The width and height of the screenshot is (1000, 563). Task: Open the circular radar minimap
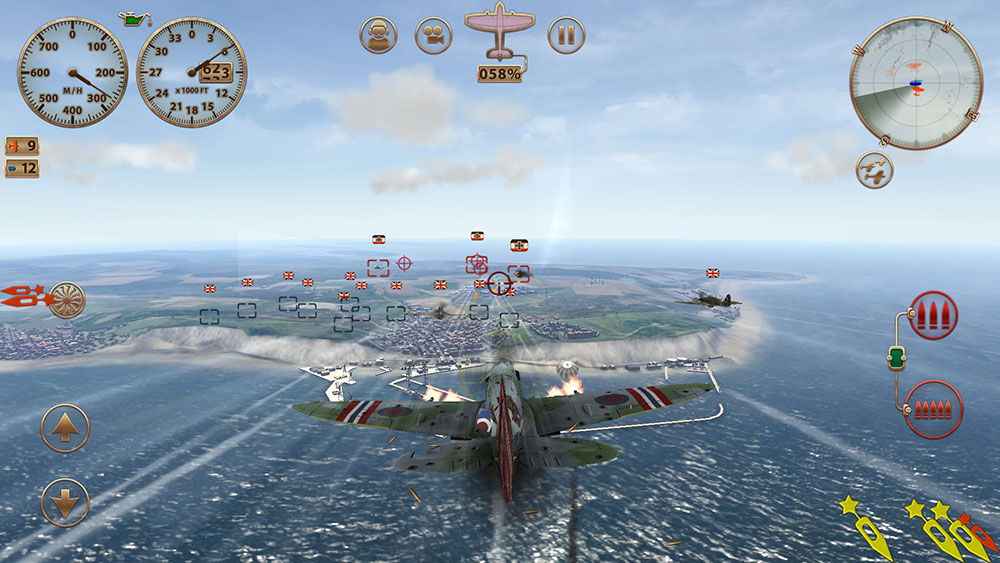[x=915, y=83]
